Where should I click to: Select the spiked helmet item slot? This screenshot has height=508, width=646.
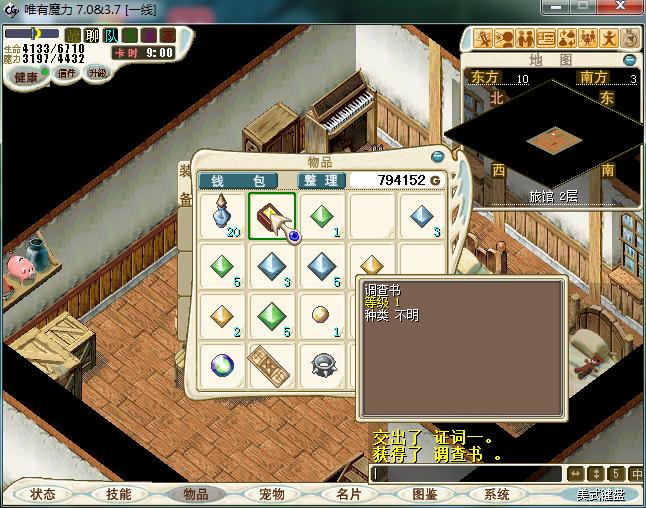point(321,365)
